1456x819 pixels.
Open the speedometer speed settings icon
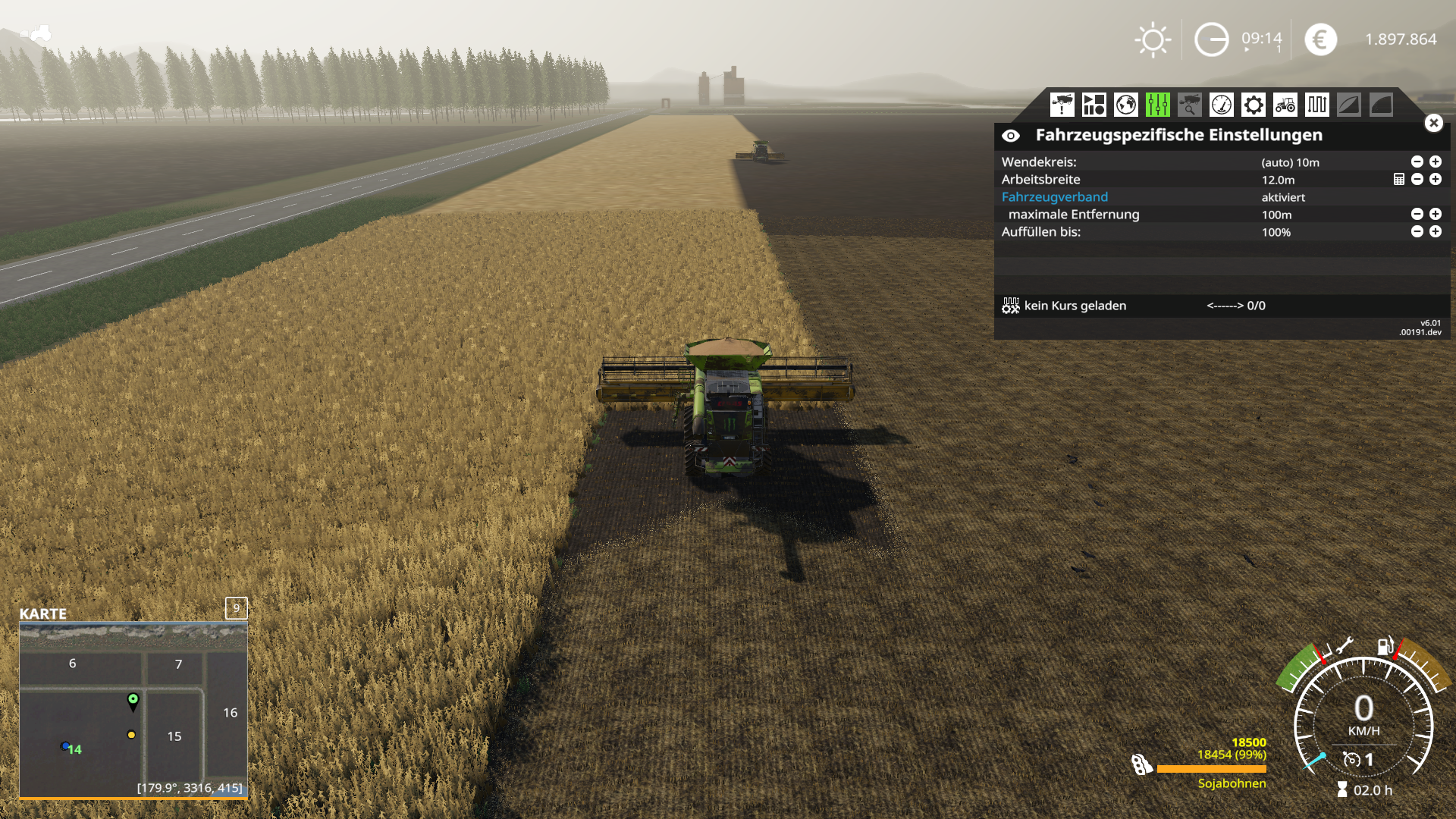[x=1221, y=105]
